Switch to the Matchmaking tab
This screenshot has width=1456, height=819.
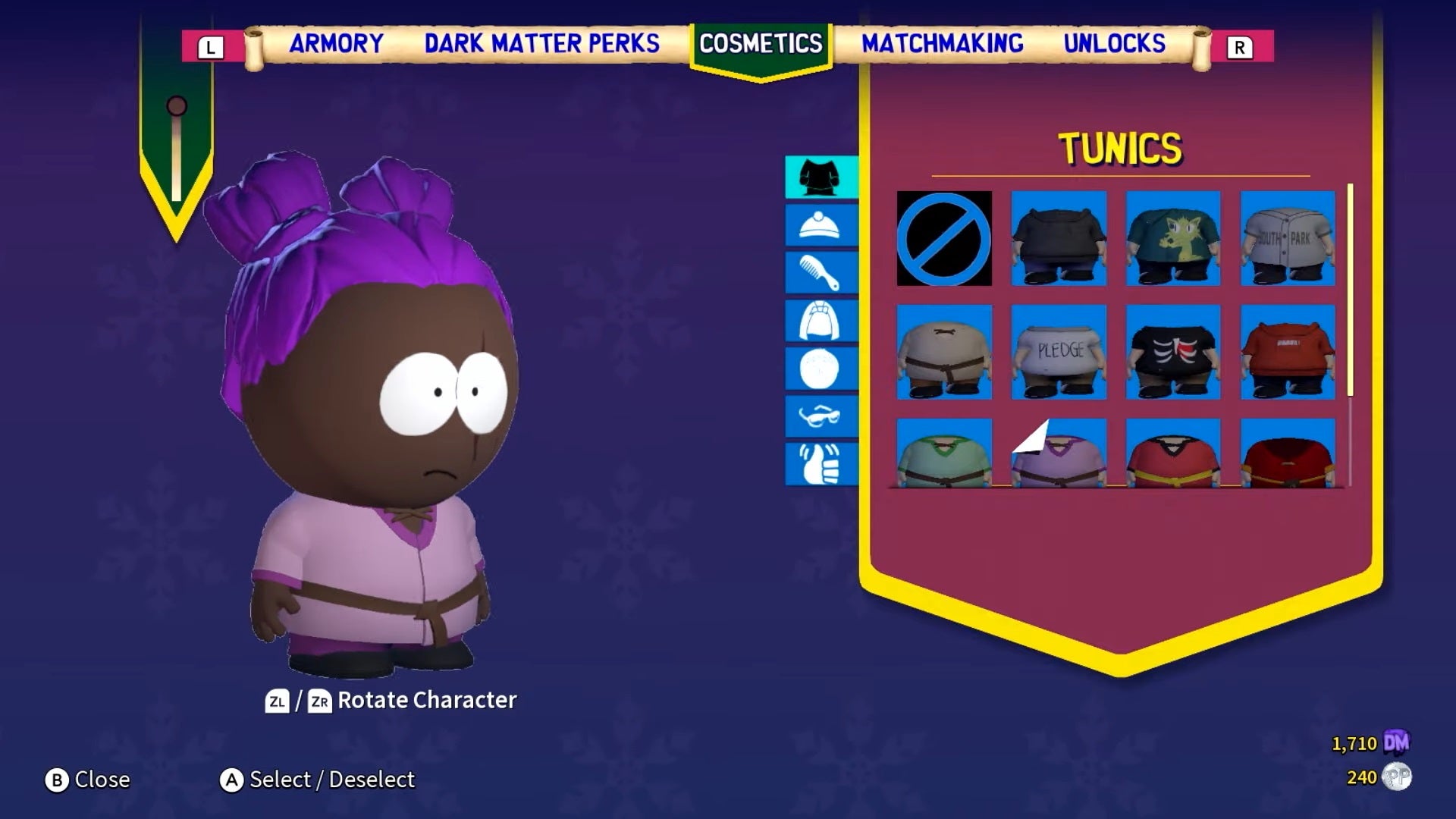(940, 44)
